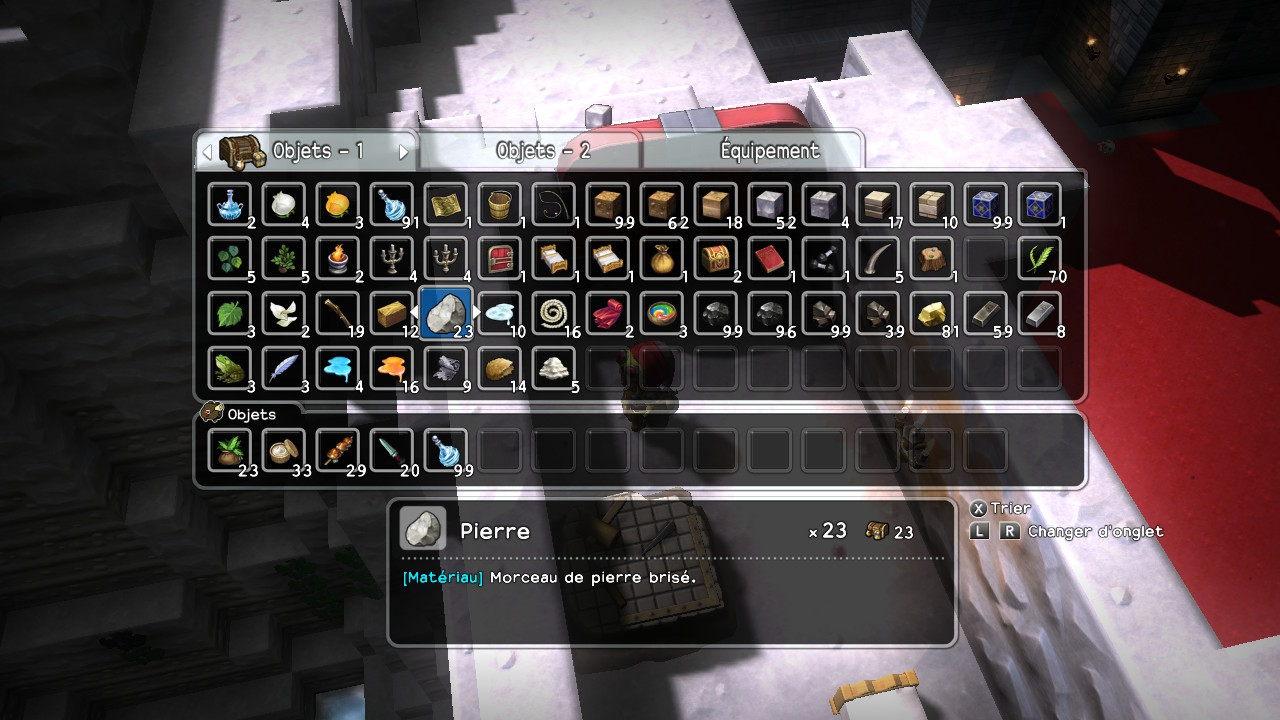1280x720 pixels.
Task: Choose the blue feather slot
Action: pyautogui.click(x=284, y=367)
